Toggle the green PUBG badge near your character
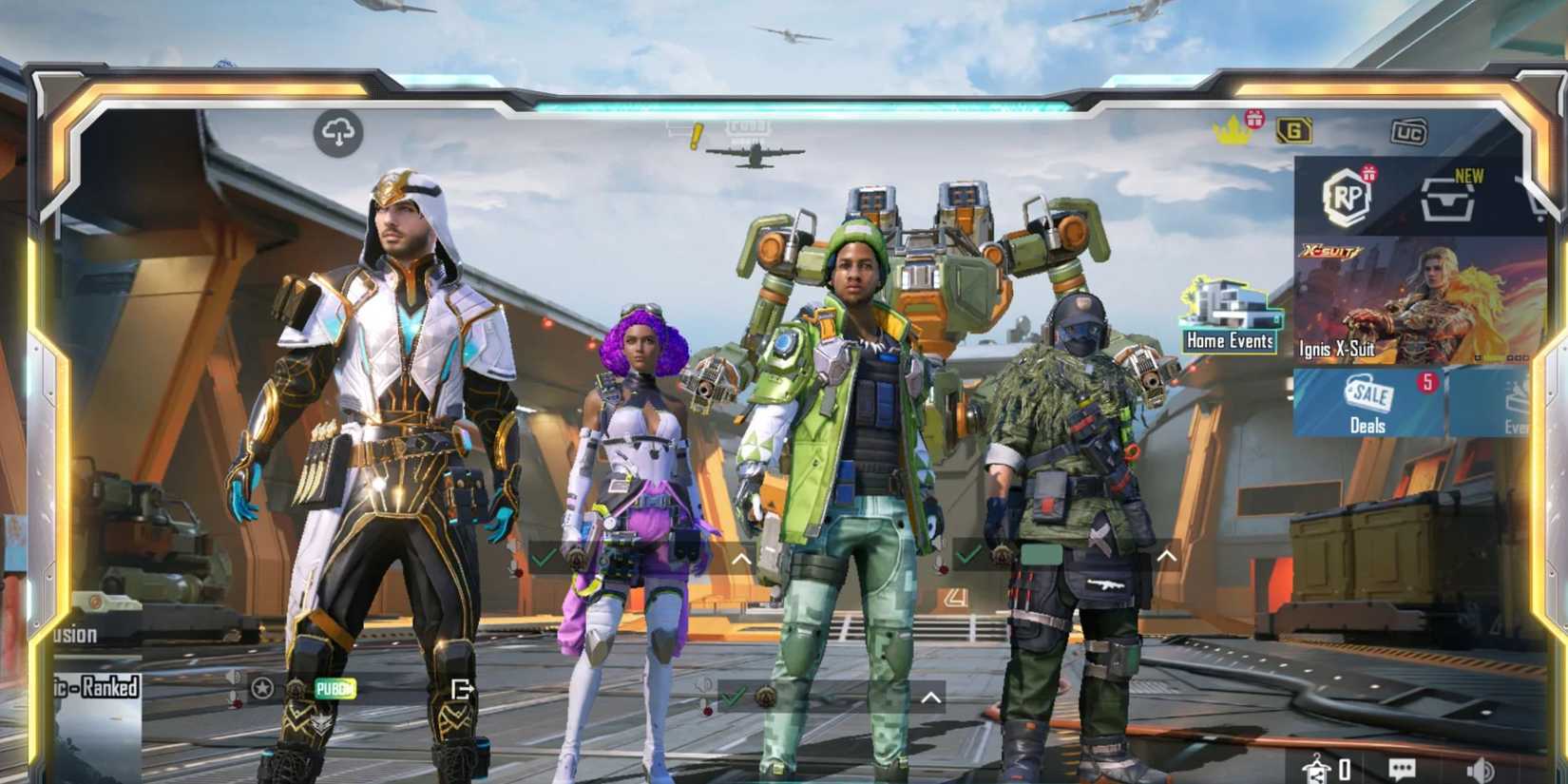 [x=335, y=687]
